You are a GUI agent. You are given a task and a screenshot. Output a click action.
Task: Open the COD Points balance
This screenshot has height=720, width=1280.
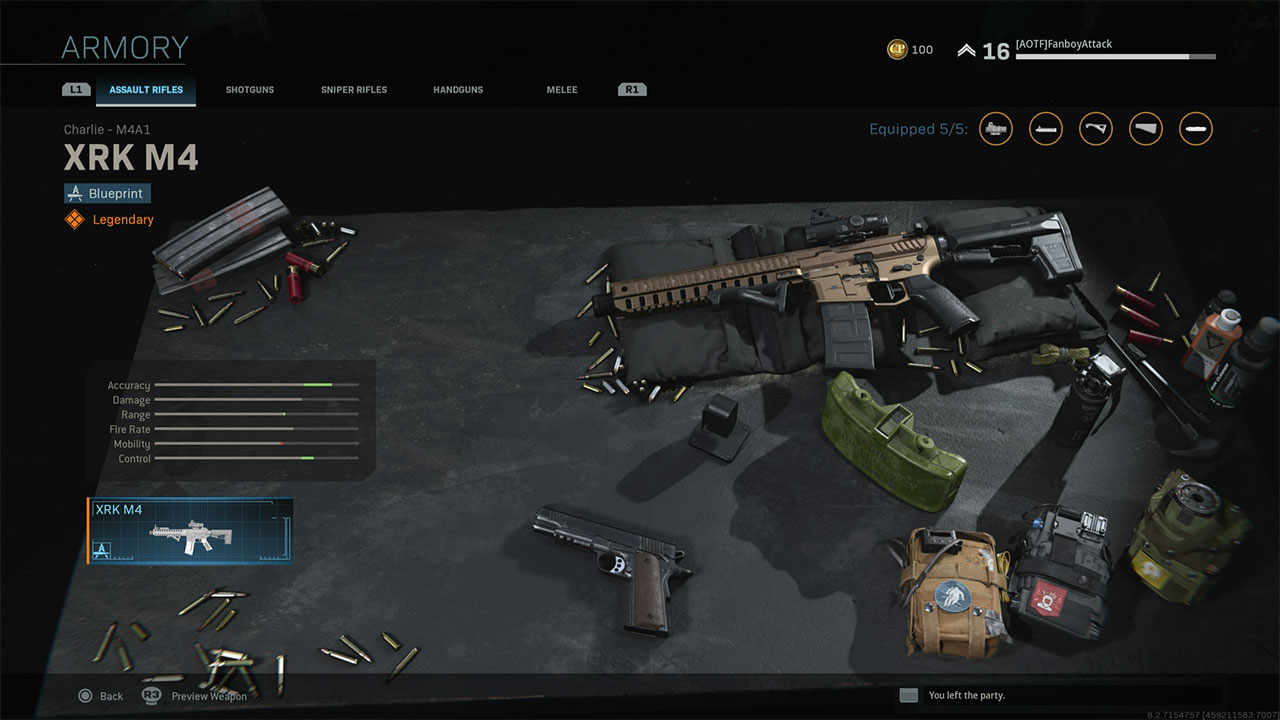910,50
